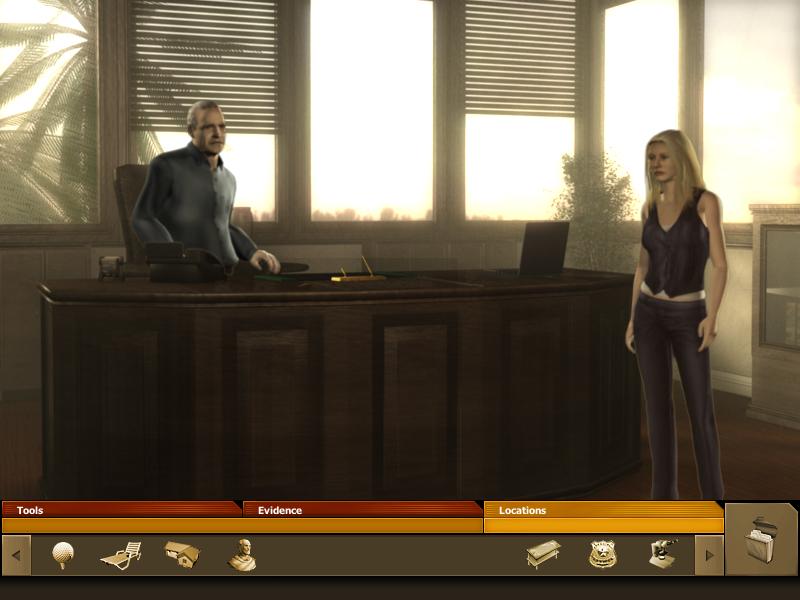Open the Evidence tab
800x600 pixels.
(x=360, y=510)
